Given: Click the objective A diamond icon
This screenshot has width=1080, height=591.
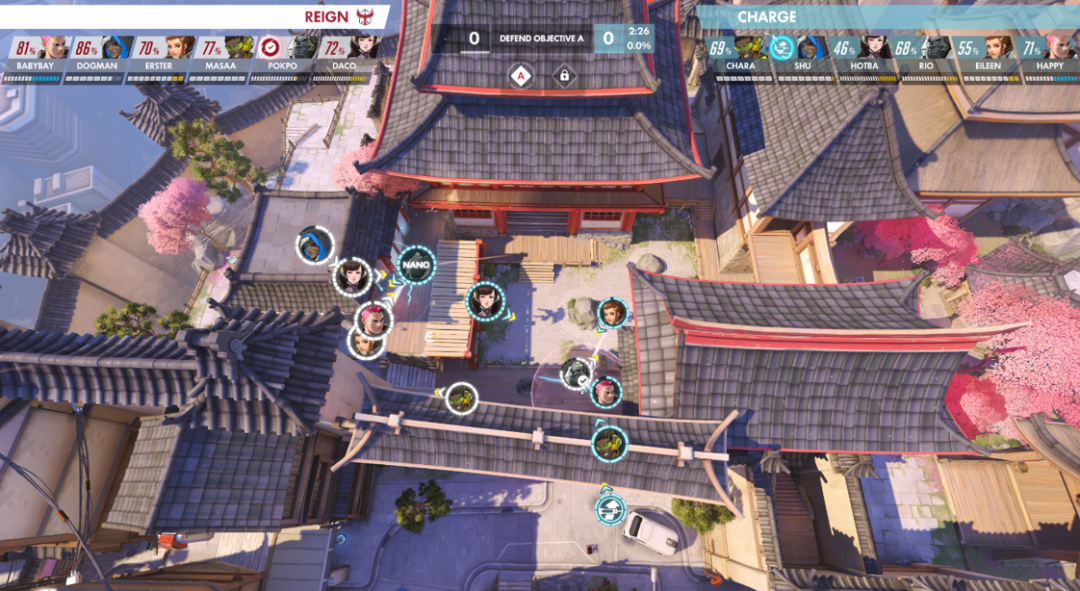Looking at the screenshot, I should (x=519, y=75).
